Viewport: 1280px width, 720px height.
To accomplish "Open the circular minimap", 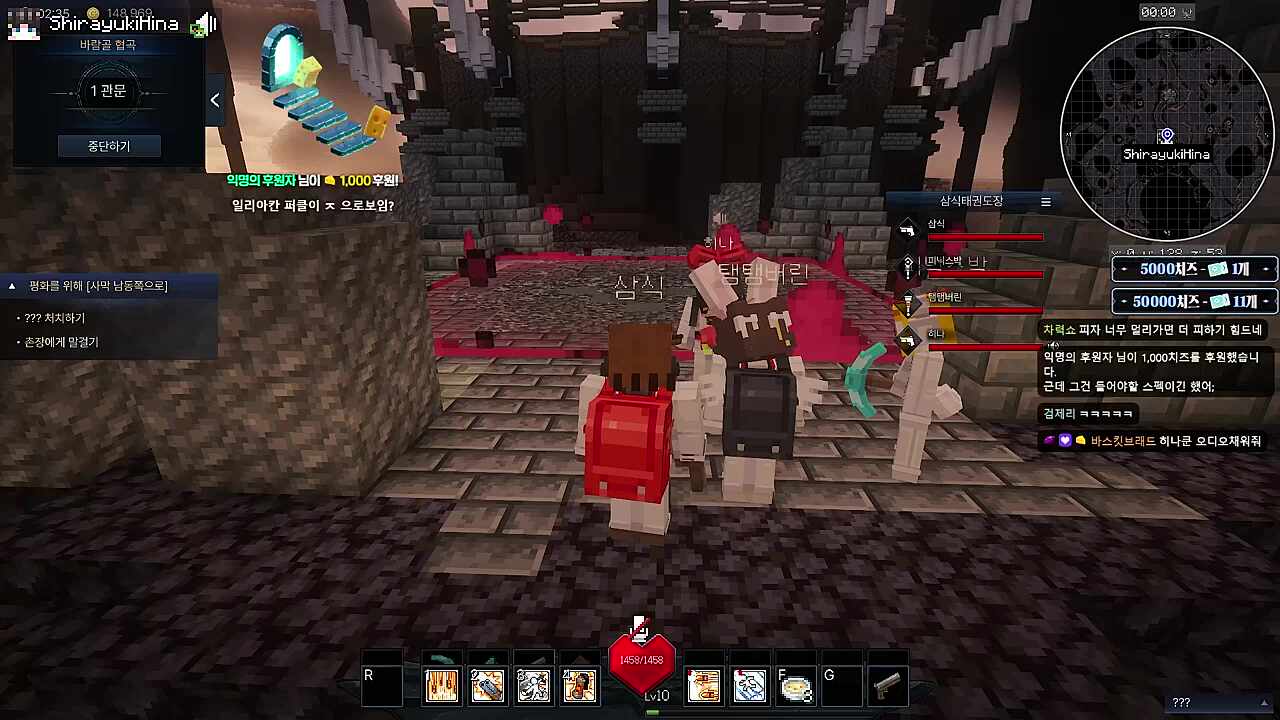I will (1165, 133).
